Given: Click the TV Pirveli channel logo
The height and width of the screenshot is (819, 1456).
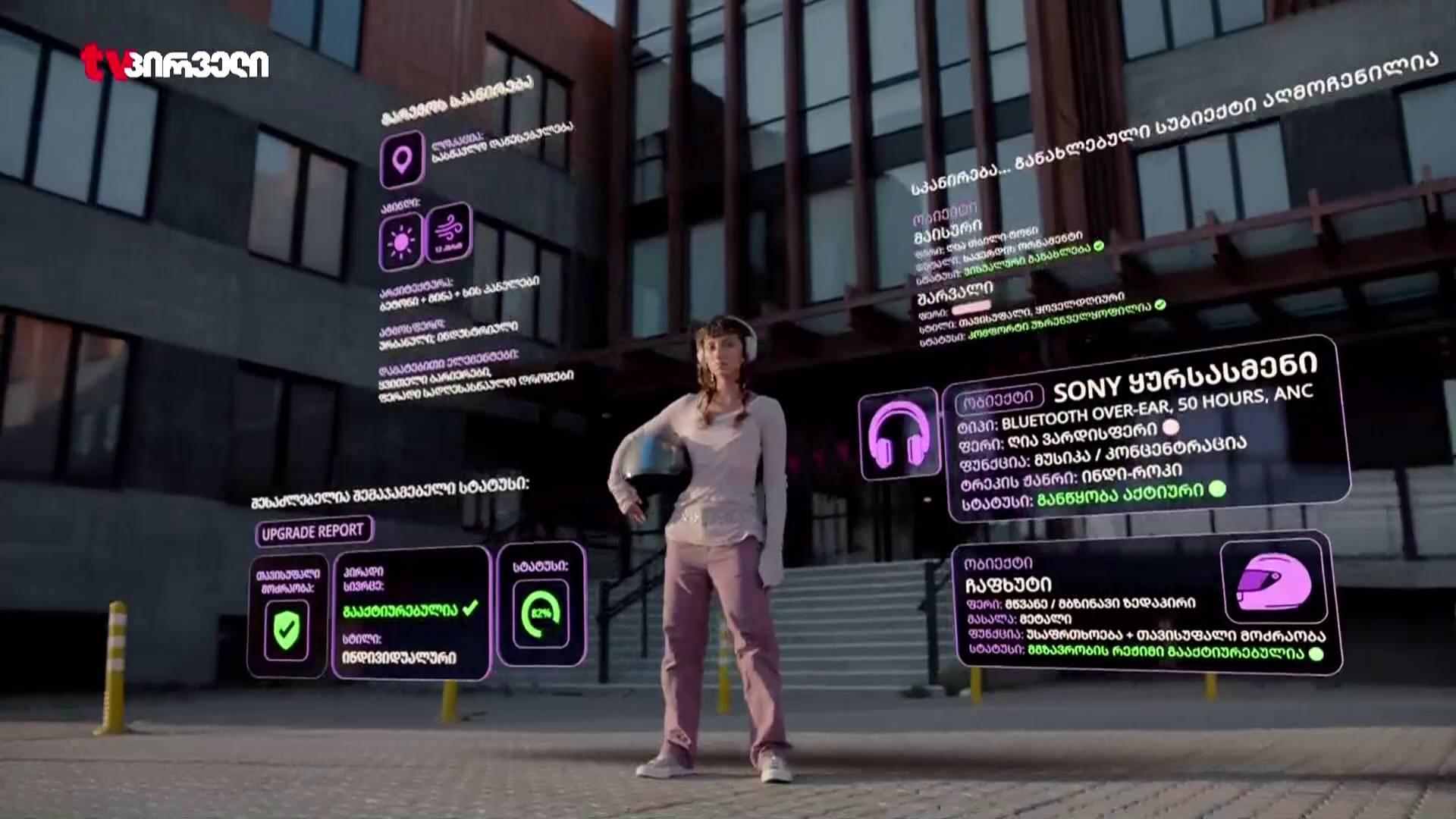Looking at the screenshot, I should point(174,62).
